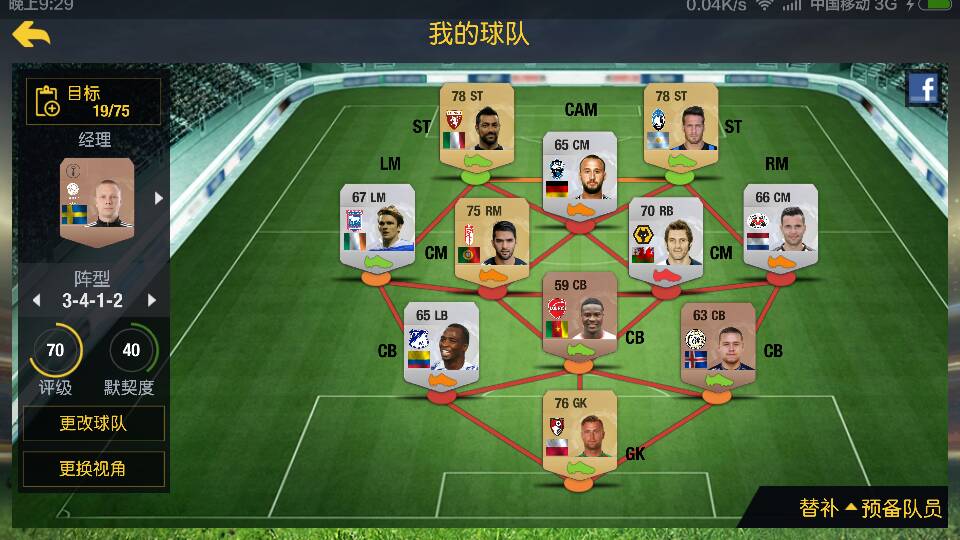Choose the 63 CB player card
This screenshot has width=960, height=540.
click(718, 344)
